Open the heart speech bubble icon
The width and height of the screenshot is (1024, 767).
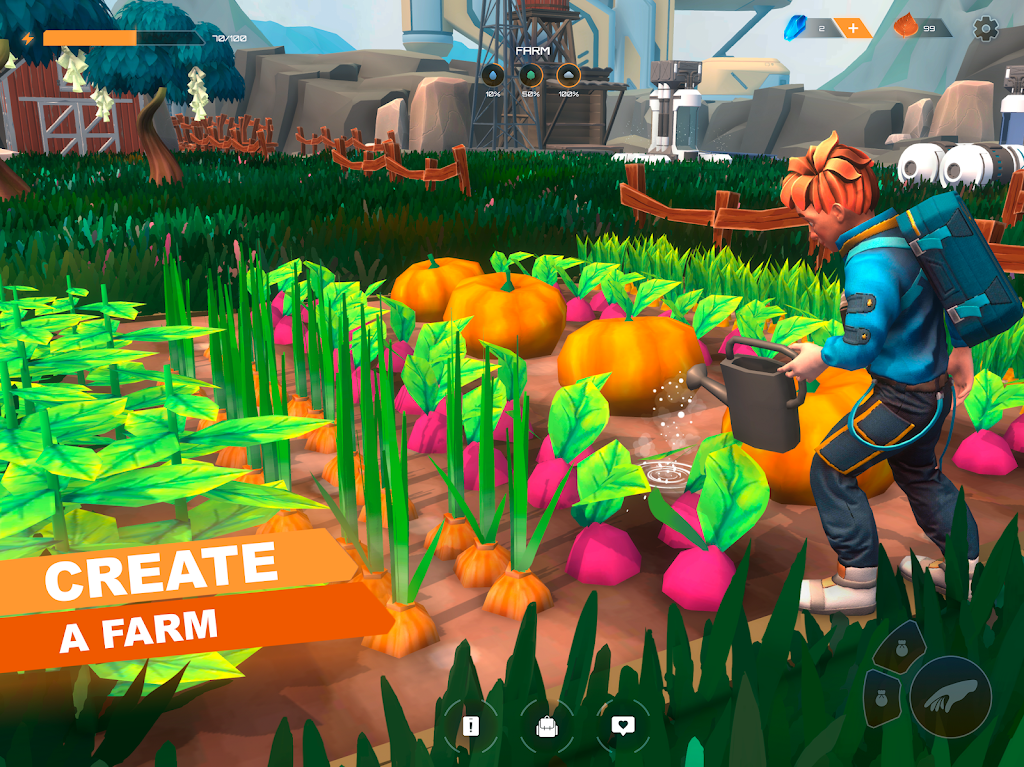[623, 727]
